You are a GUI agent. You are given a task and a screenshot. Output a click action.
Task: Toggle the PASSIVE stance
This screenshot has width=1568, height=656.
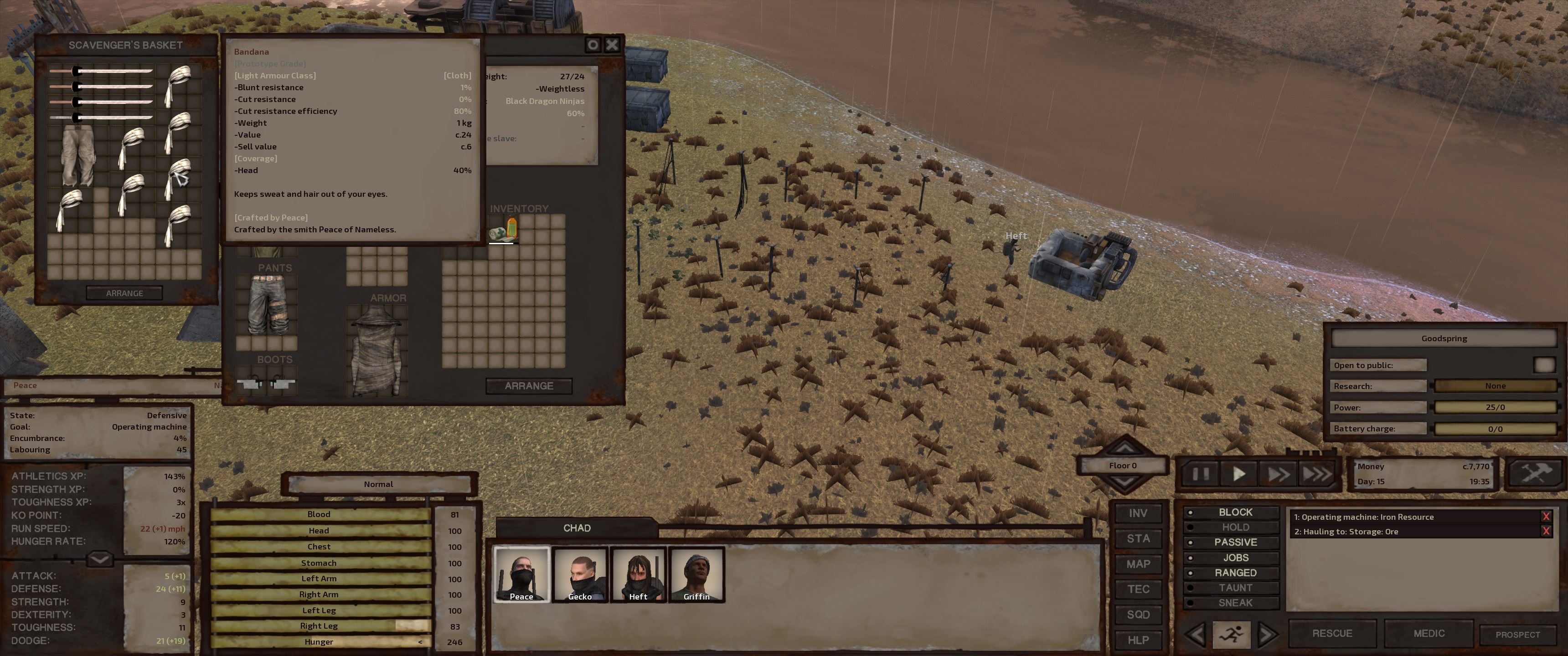(1234, 542)
